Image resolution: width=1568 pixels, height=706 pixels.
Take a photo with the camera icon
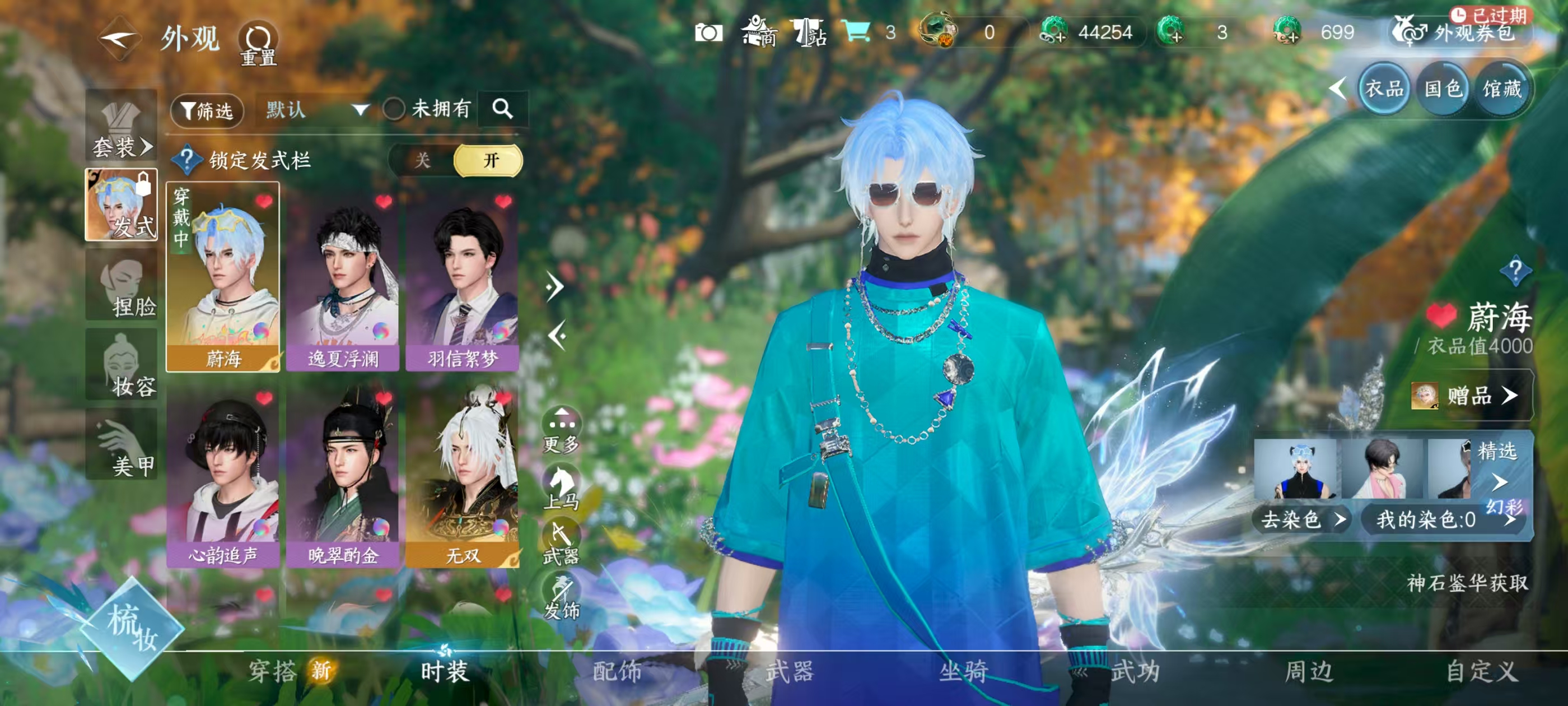[x=708, y=32]
